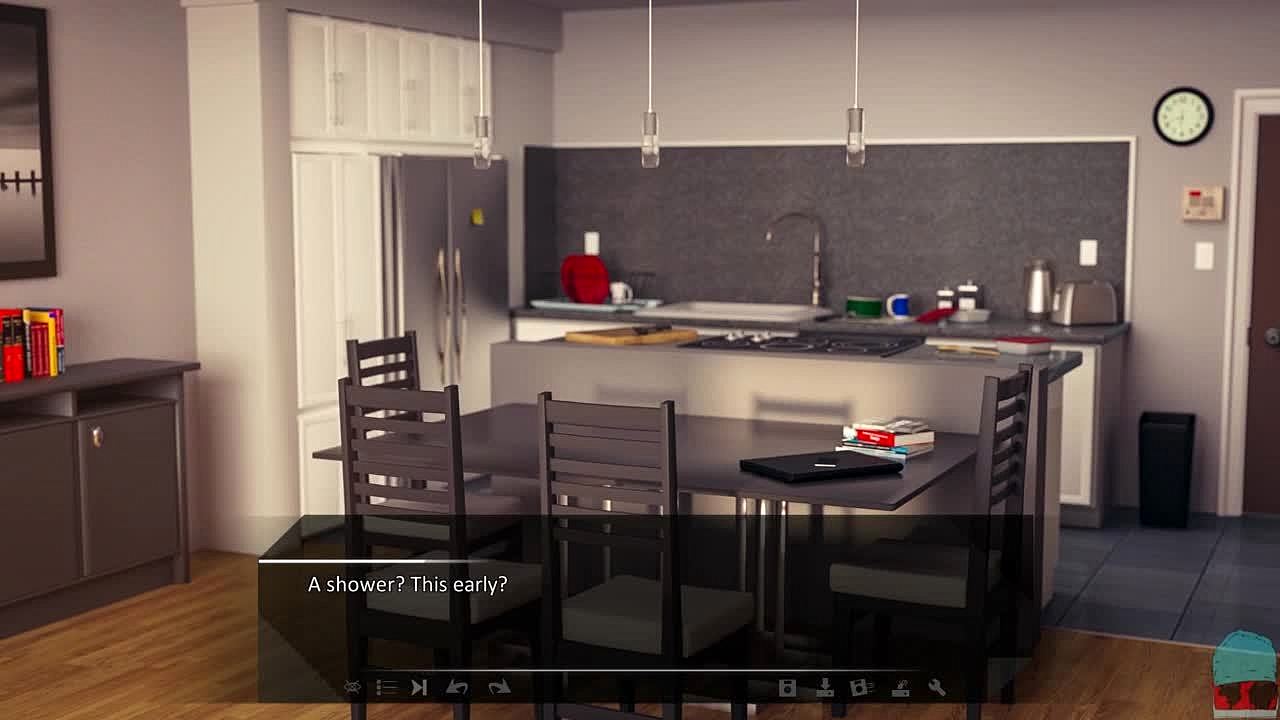Viewport: 1280px width, 720px height.
Task: Activate the skip-forward dialogue button
Action: (x=420, y=688)
